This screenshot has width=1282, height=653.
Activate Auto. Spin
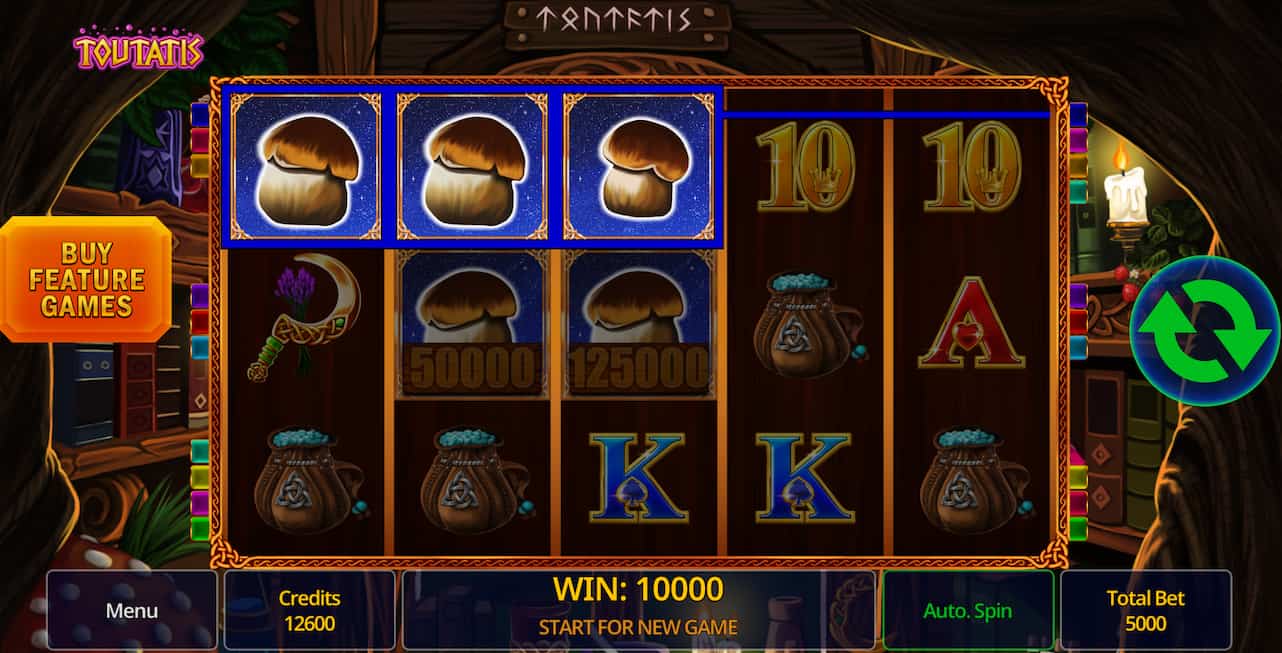coord(967,610)
